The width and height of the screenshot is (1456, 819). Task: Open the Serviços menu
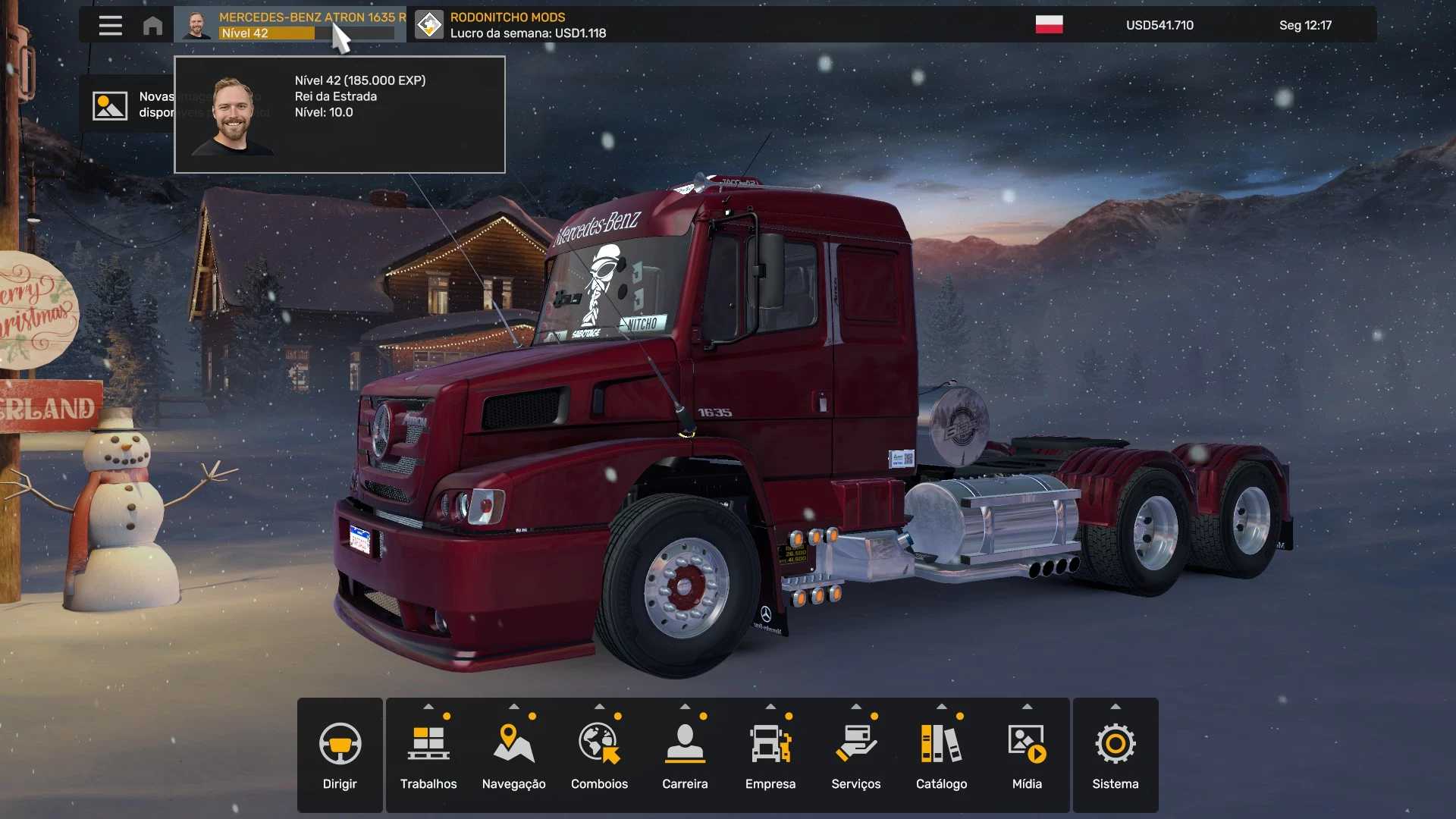click(x=855, y=755)
